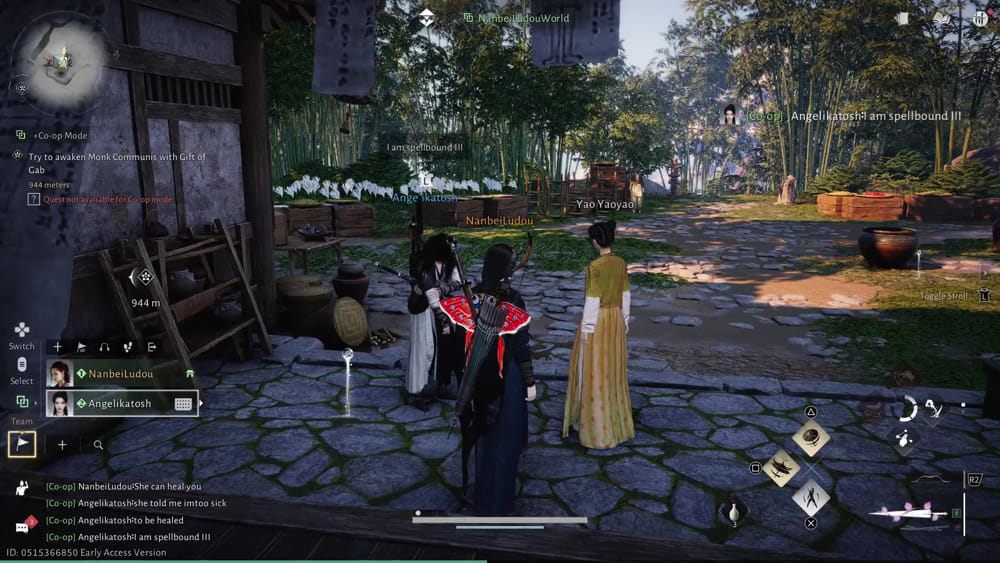Open the open-book journal icon
The image size is (1000, 563).
coord(941,18)
